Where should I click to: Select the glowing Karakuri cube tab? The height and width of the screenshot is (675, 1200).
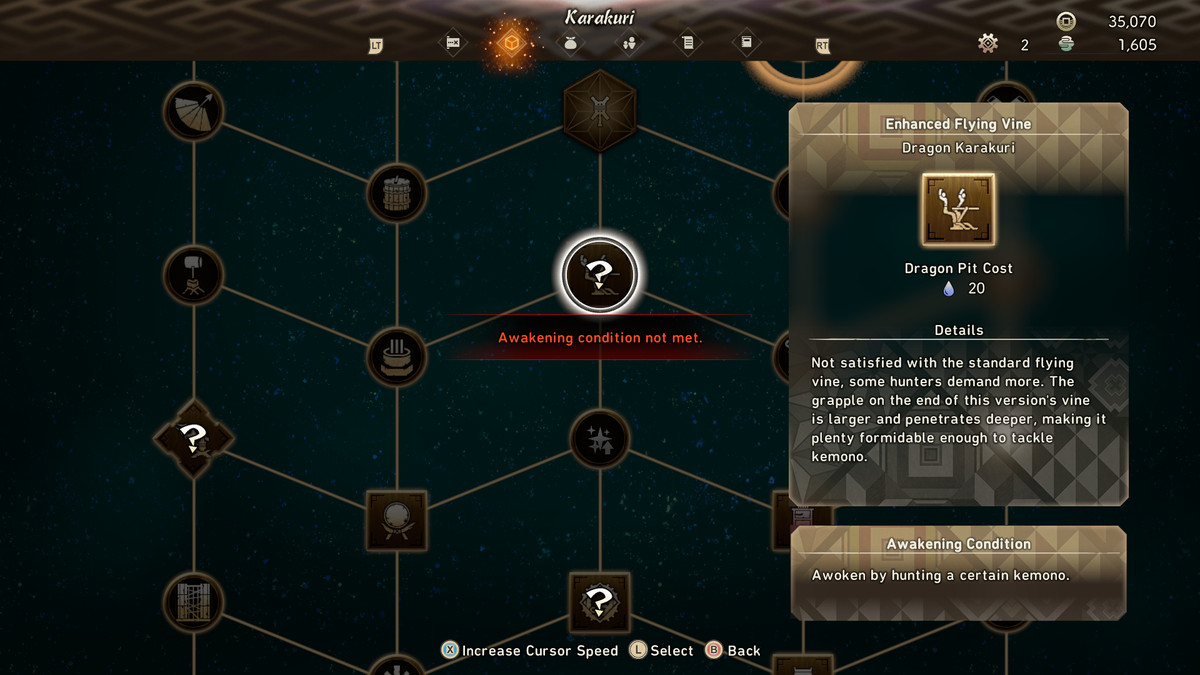click(511, 43)
